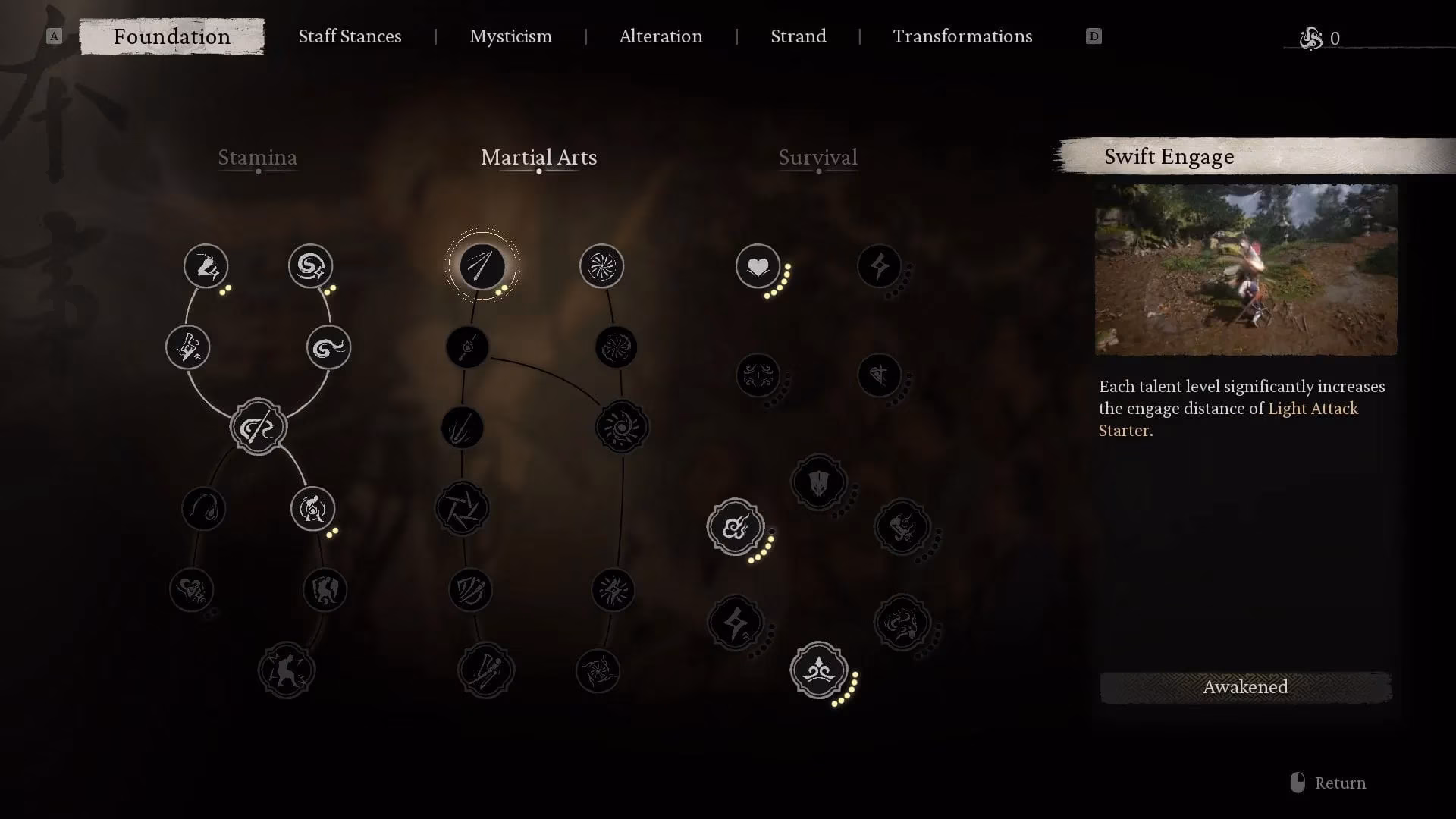Screen dimensions: 1456x819
Task: Click the heart-shaped health talent in Survival
Action: 758,266
